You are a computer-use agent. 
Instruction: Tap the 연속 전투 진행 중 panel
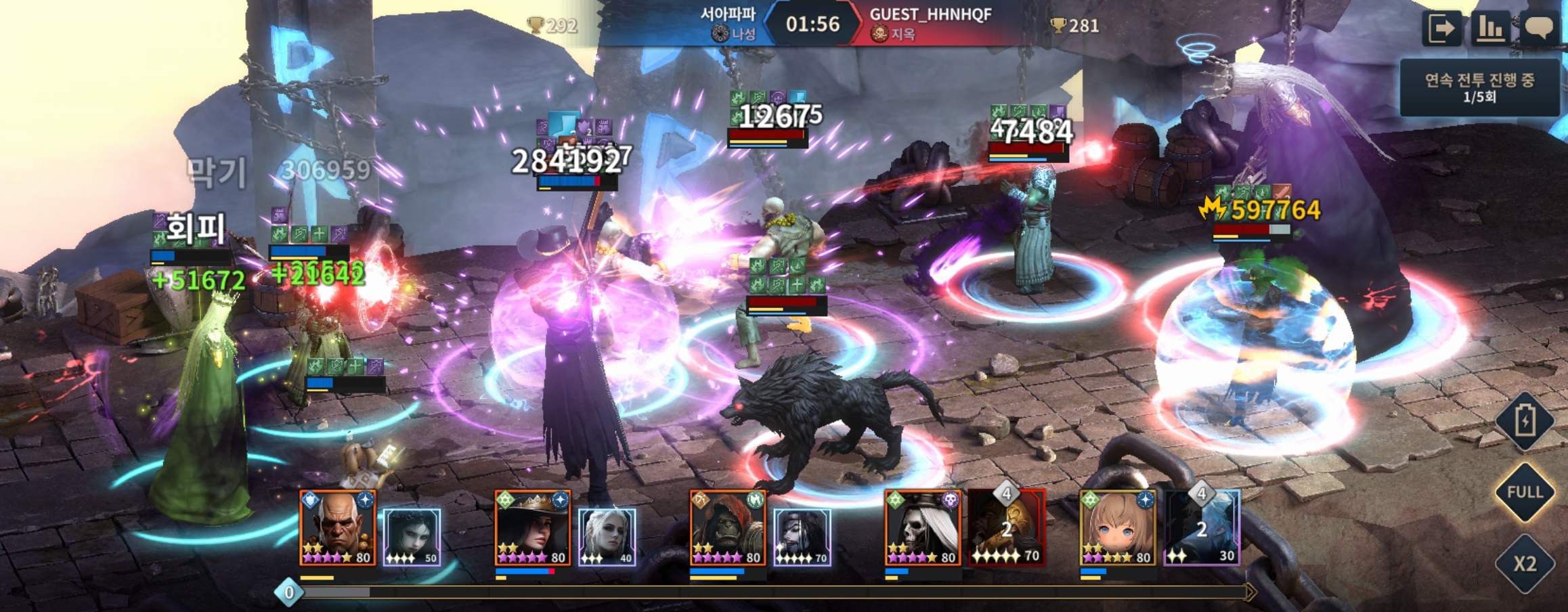[x=1479, y=88]
